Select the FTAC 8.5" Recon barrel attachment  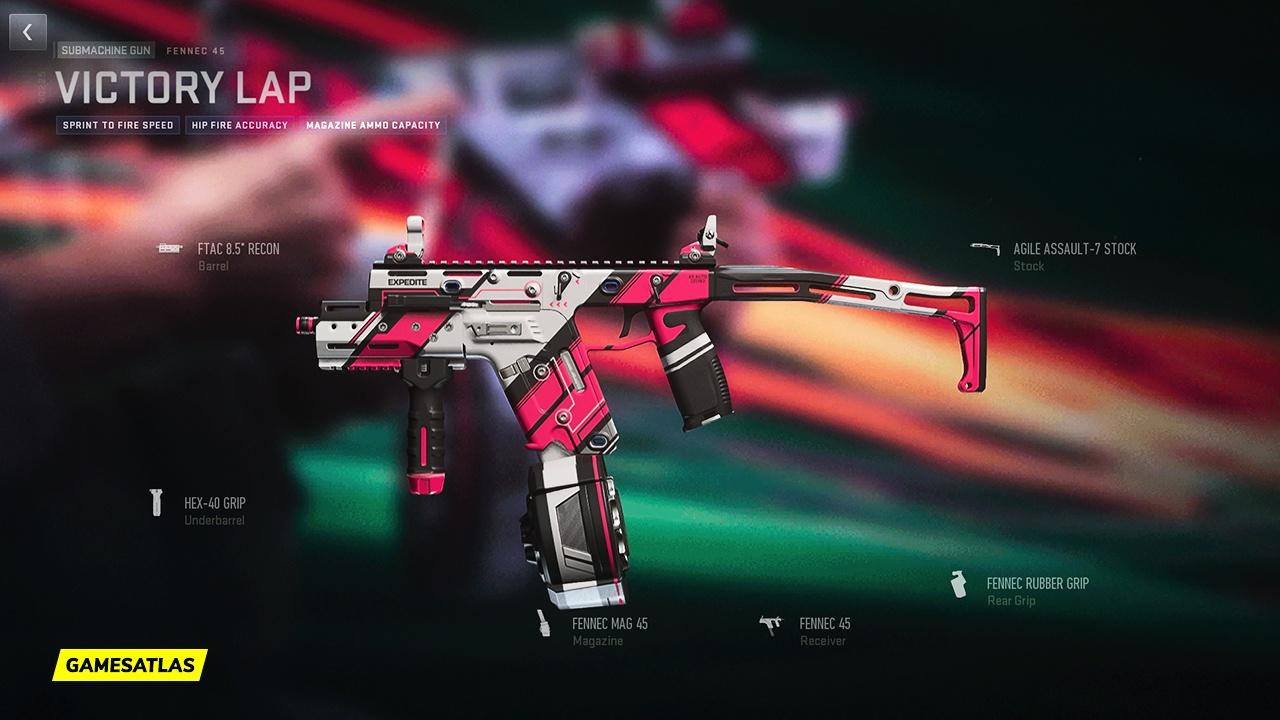[238, 249]
